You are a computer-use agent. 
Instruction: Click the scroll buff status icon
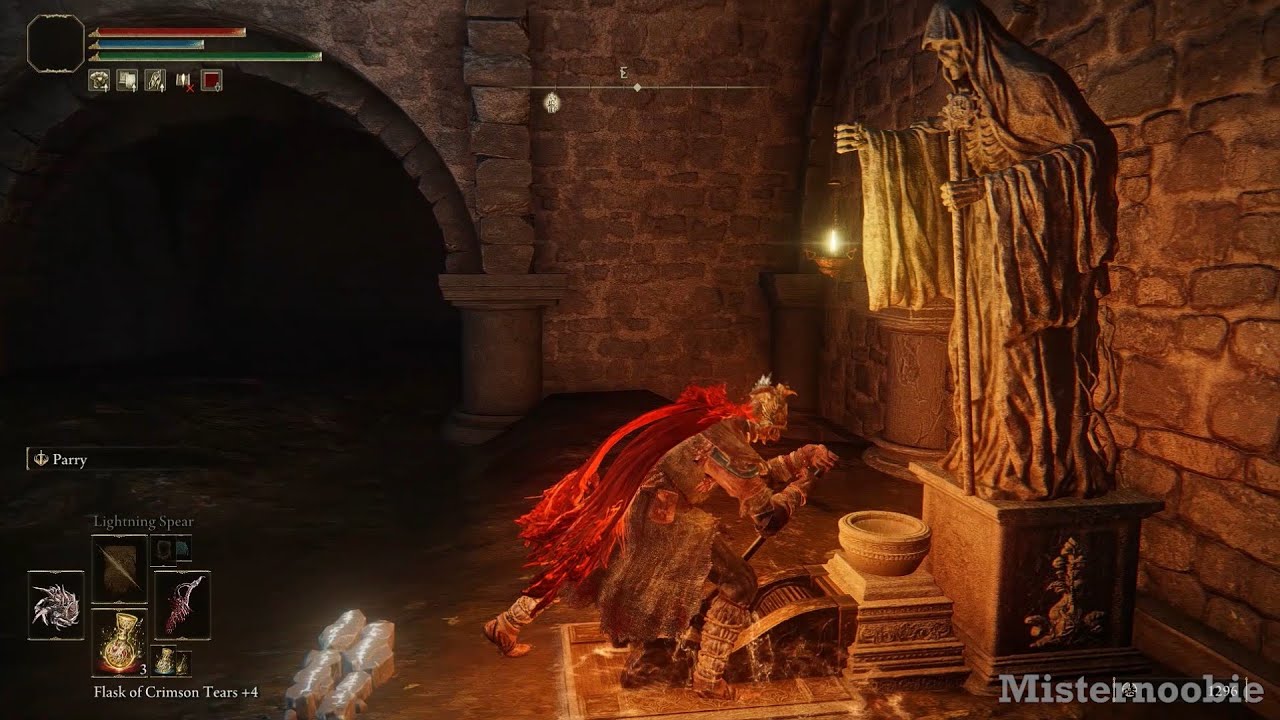click(x=128, y=80)
